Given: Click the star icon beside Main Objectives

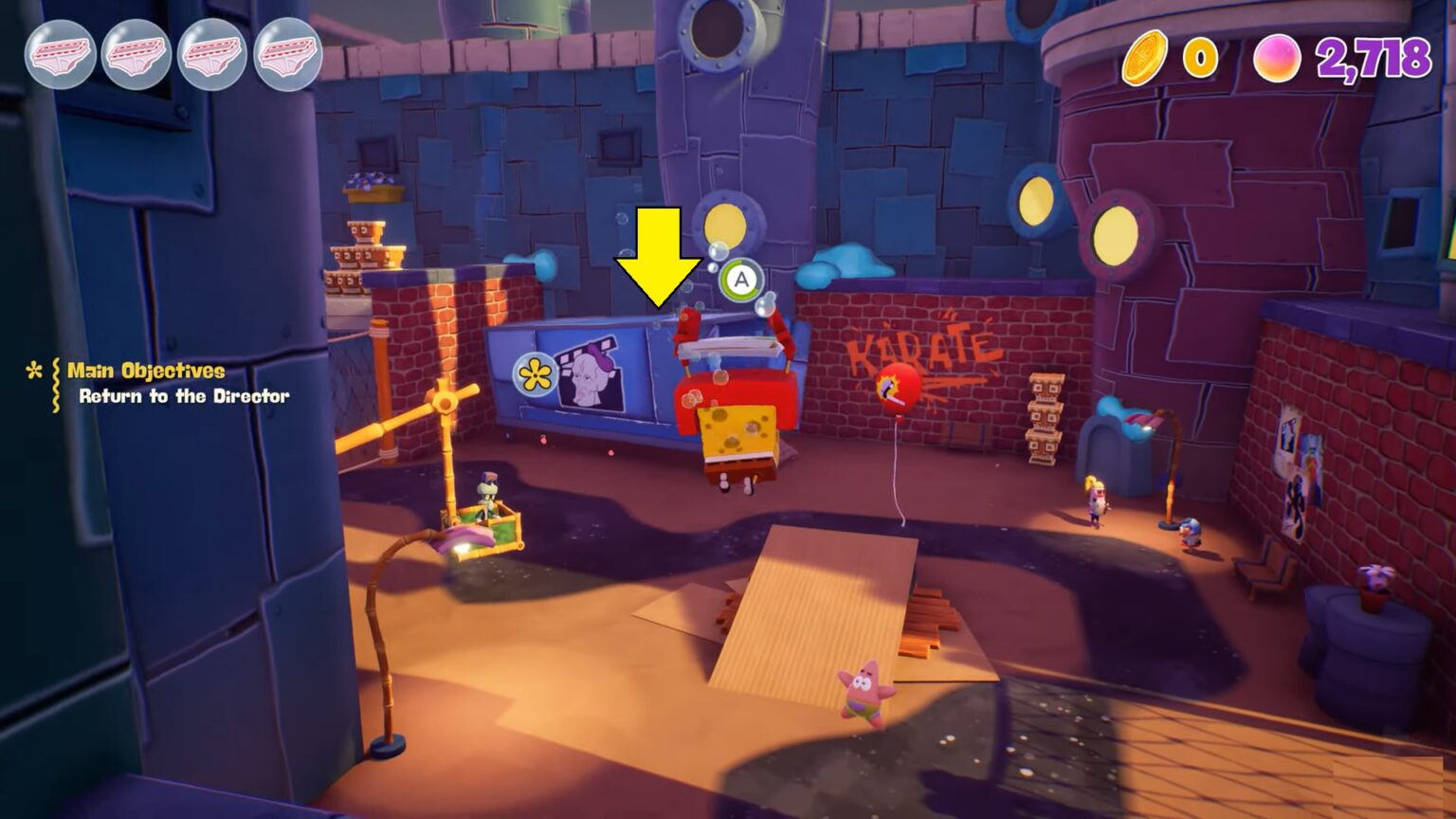Looking at the screenshot, I should pyautogui.click(x=34, y=371).
